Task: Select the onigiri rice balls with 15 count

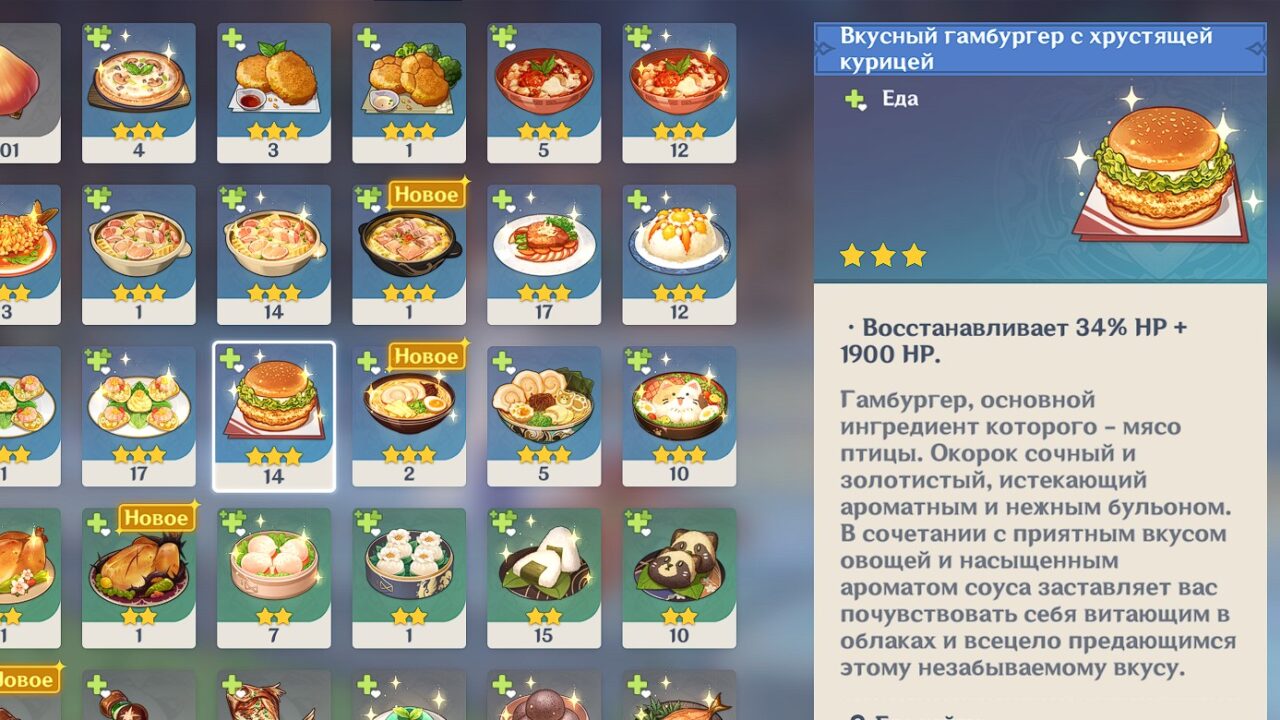Action: coord(545,580)
